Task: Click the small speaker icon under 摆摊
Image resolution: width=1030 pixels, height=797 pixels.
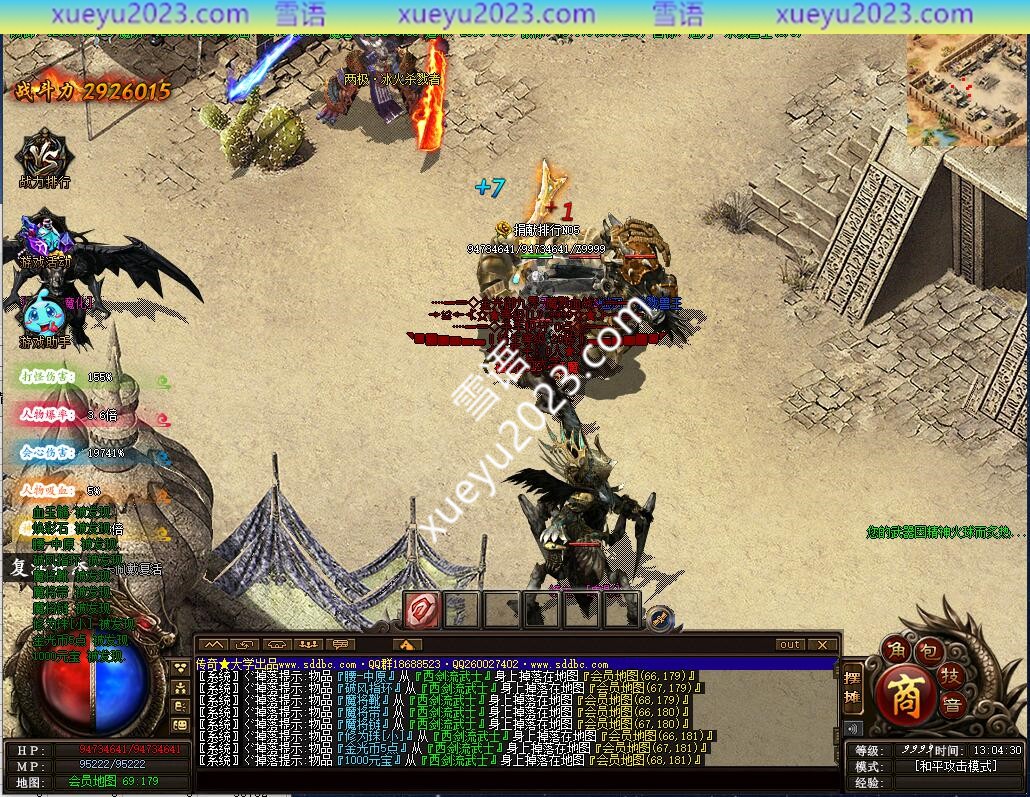Action: (853, 729)
